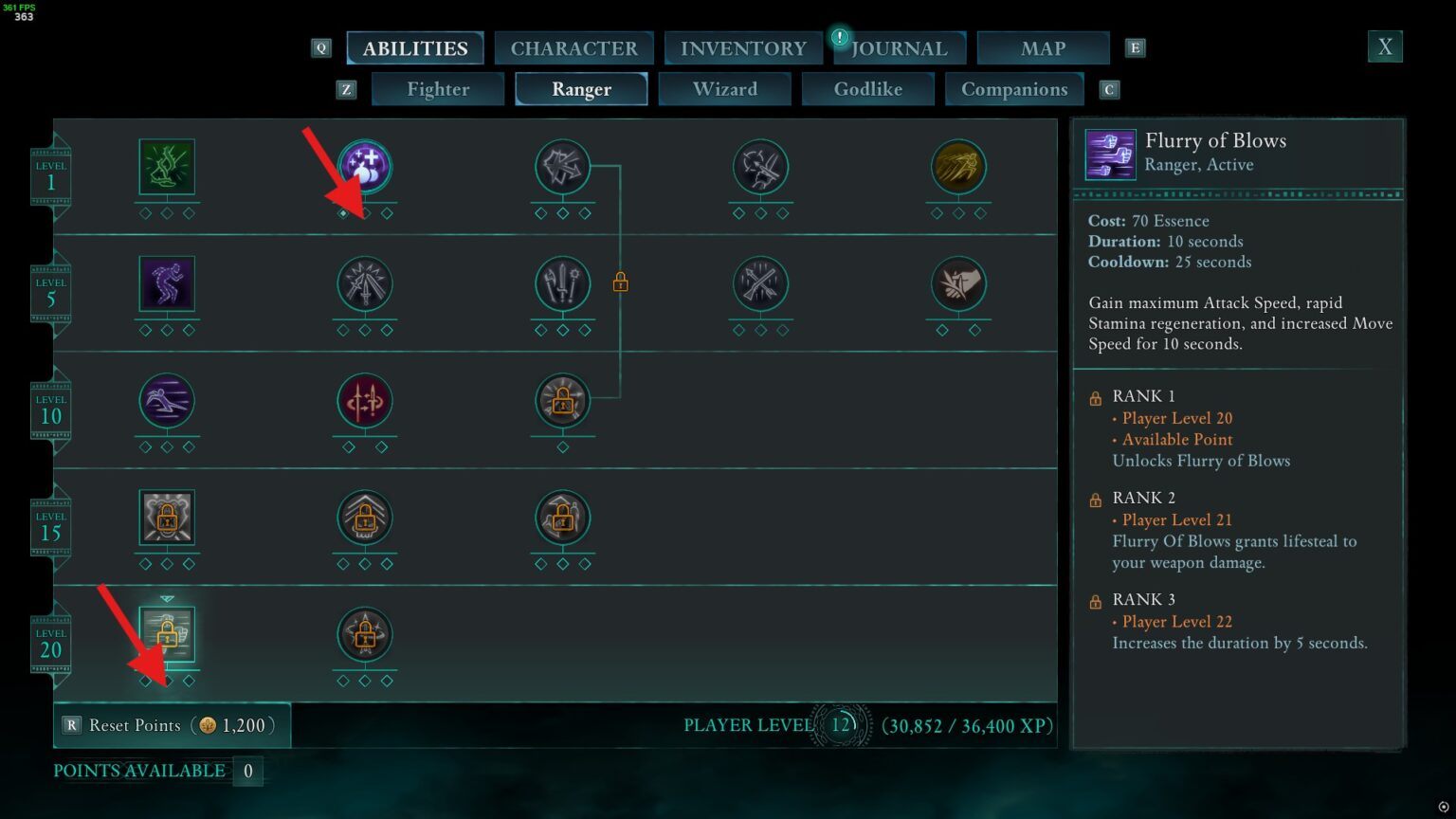Click the crimson whirling blades ability
The width and height of the screenshot is (1456, 819).
[x=365, y=401]
